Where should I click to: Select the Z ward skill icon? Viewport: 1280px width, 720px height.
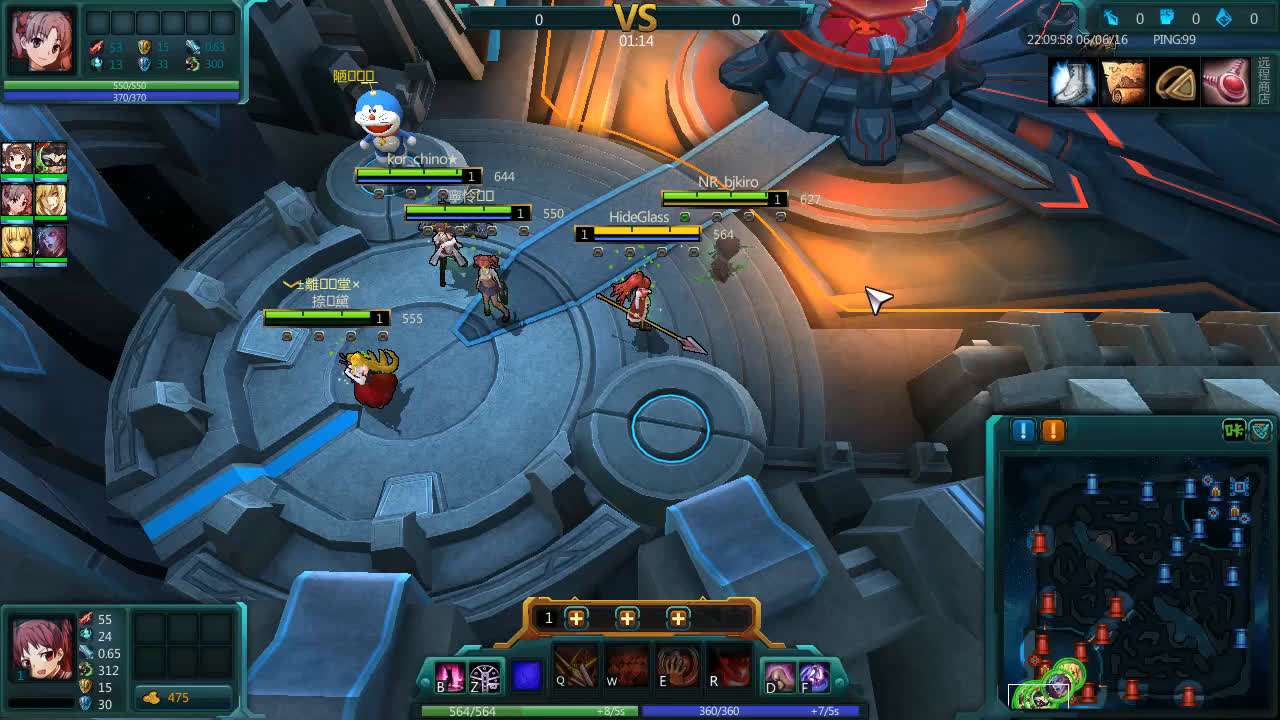click(485, 677)
